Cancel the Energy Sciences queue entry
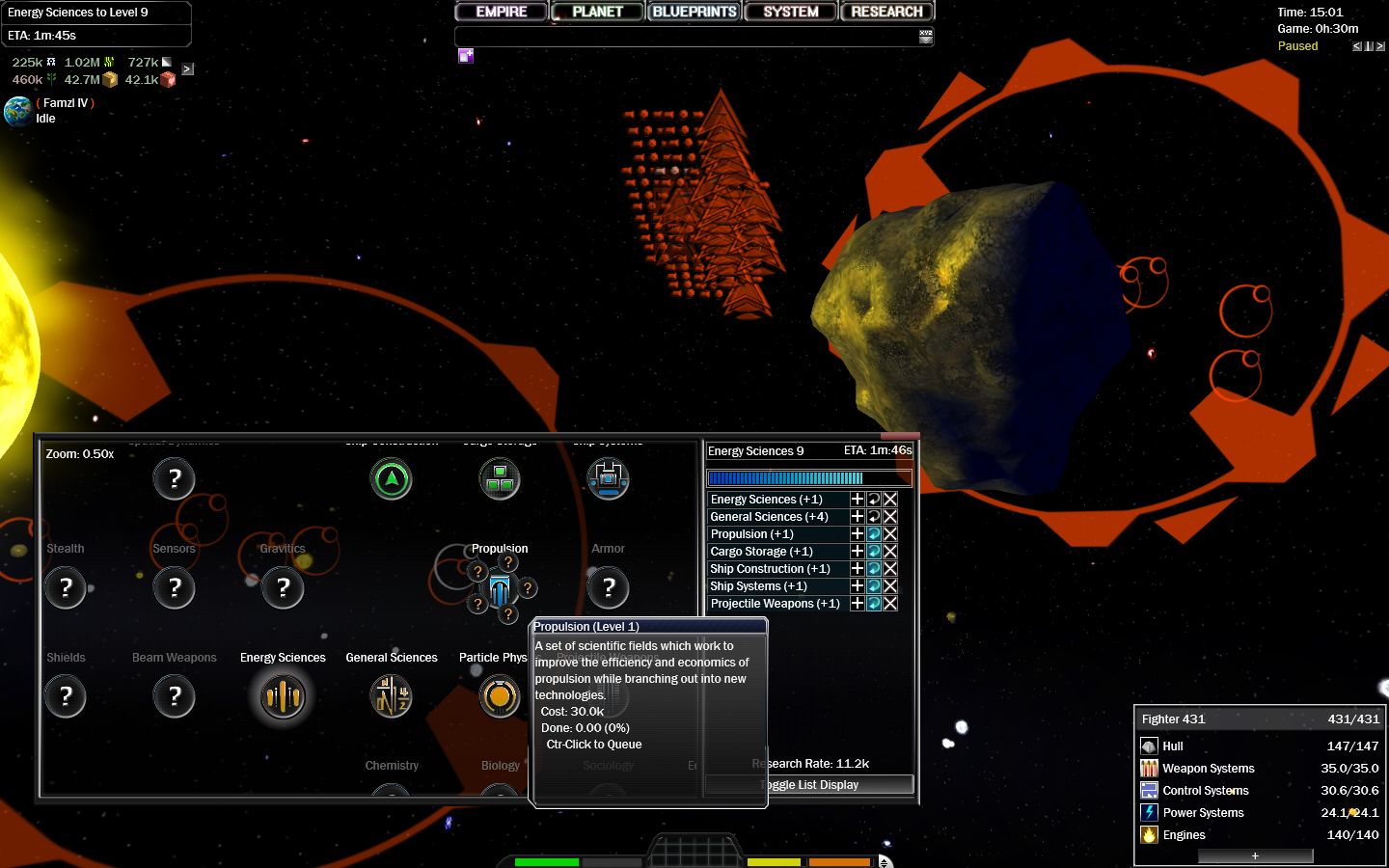The width and height of the screenshot is (1389, 868). pyautogui.click(x=890, y=500)
